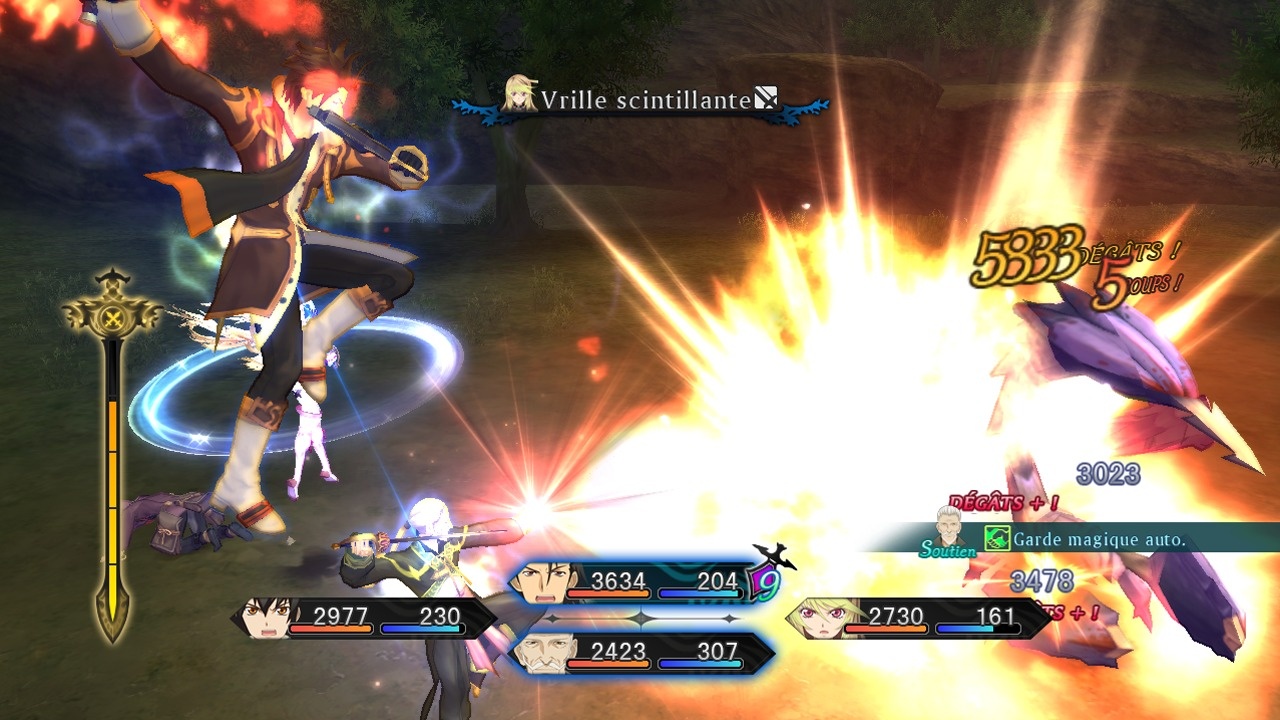Choose Rowen's white-haired portrait panel
This screenshot has width=1280, height=720.
point(640,653)
